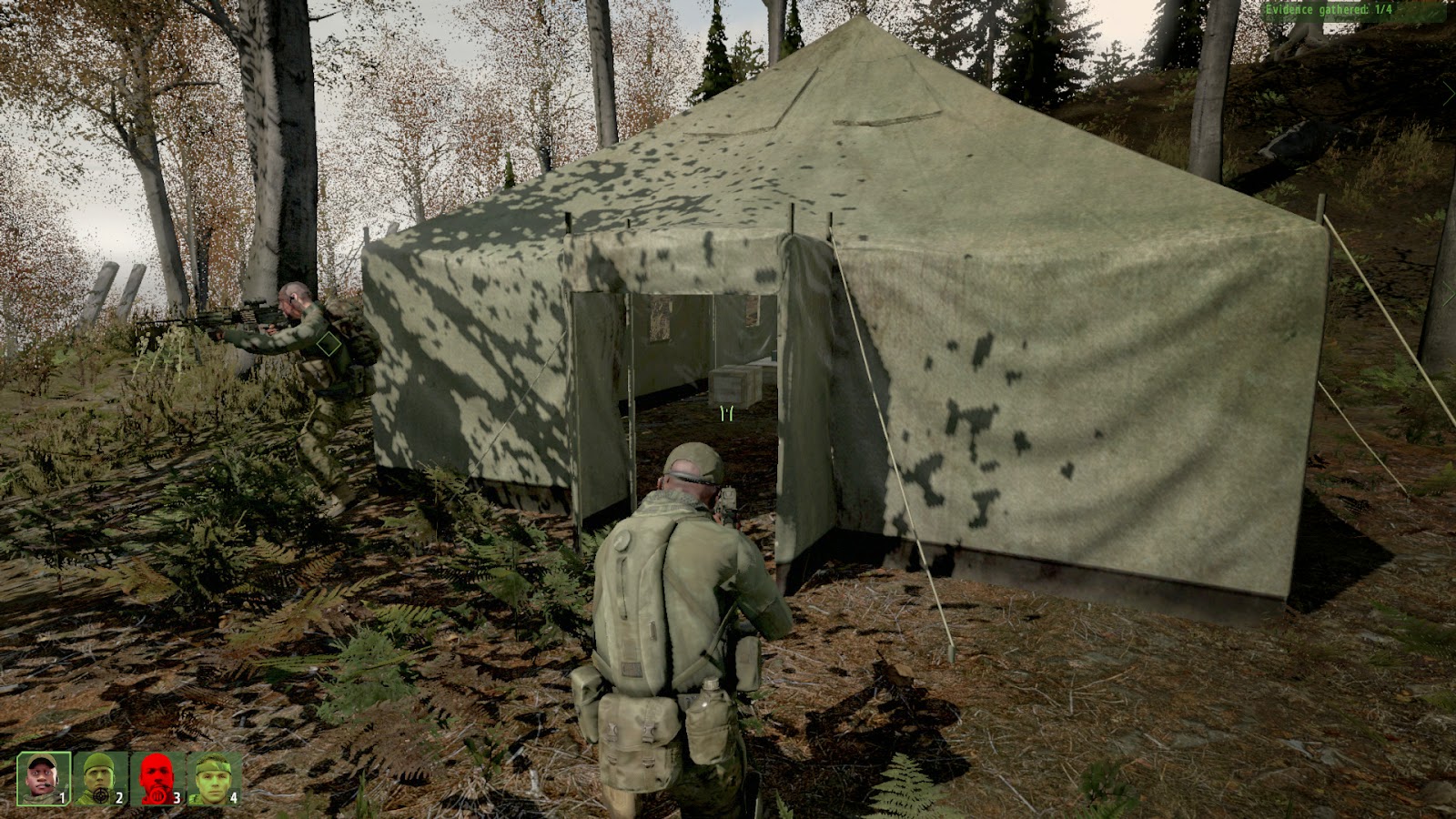Click the Evidence gathered HUD notification
The image size is (1456, 819).
coord(1329,8)
